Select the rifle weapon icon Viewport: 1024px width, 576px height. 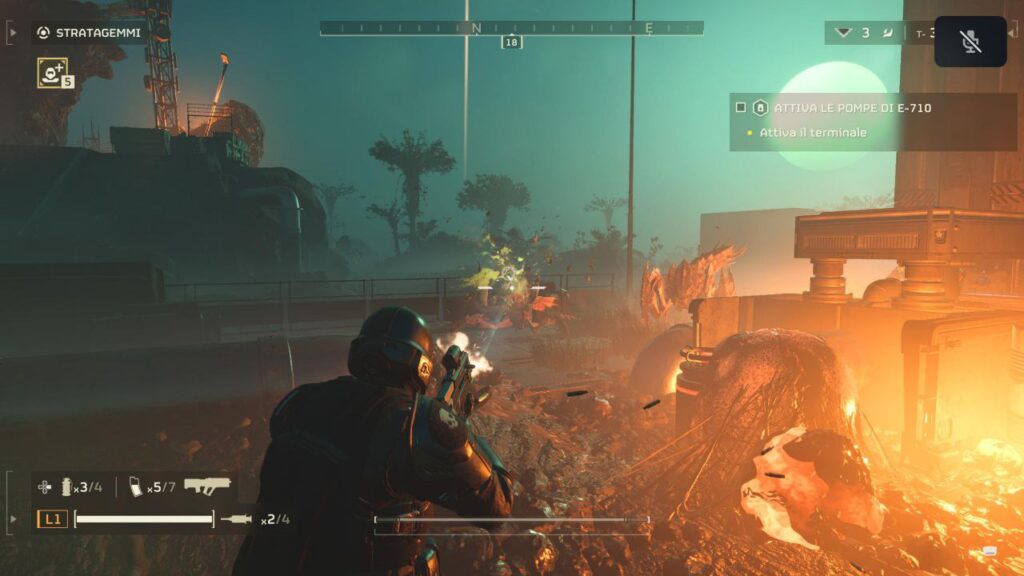[x=207, y=486]
